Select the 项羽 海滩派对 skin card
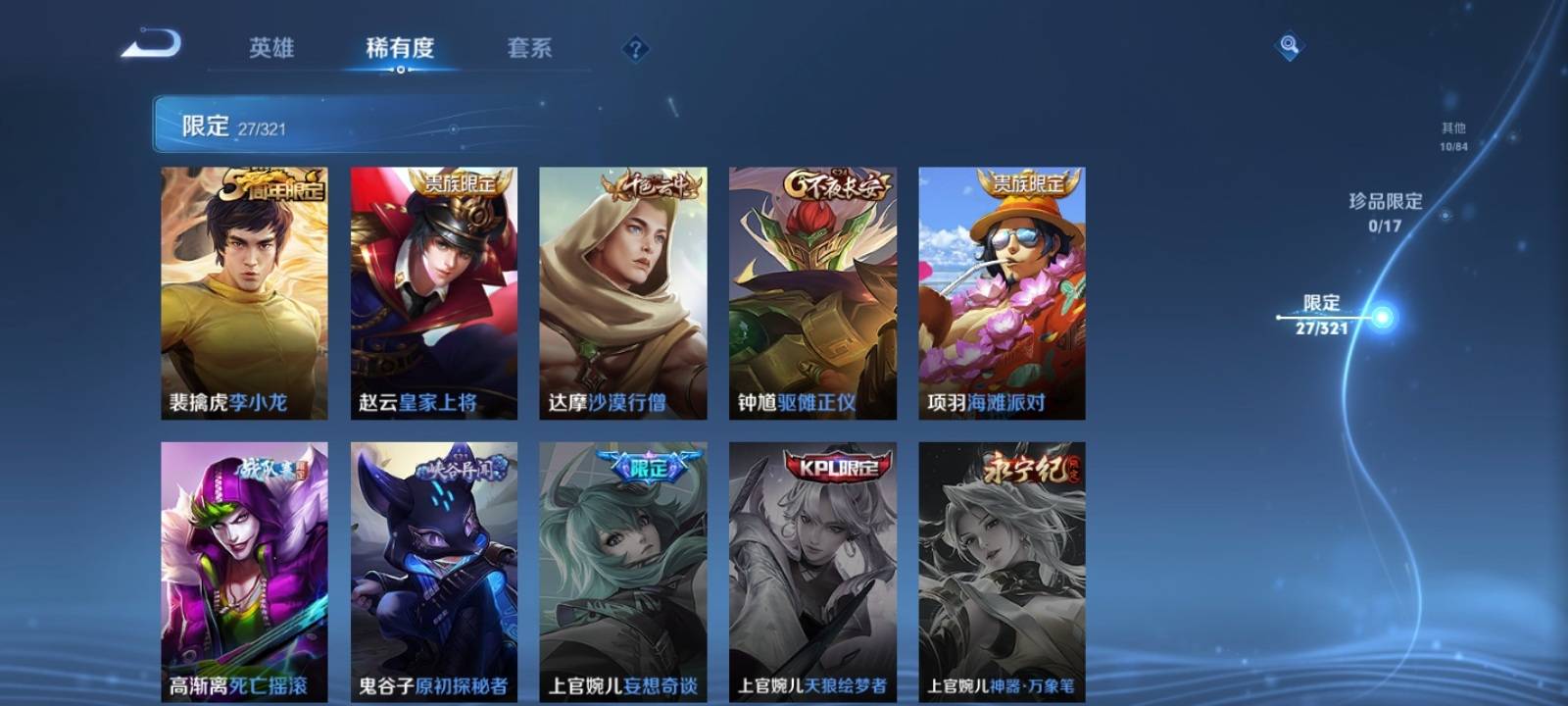This screenshot has width=1568, height=706. (1002, 293)
